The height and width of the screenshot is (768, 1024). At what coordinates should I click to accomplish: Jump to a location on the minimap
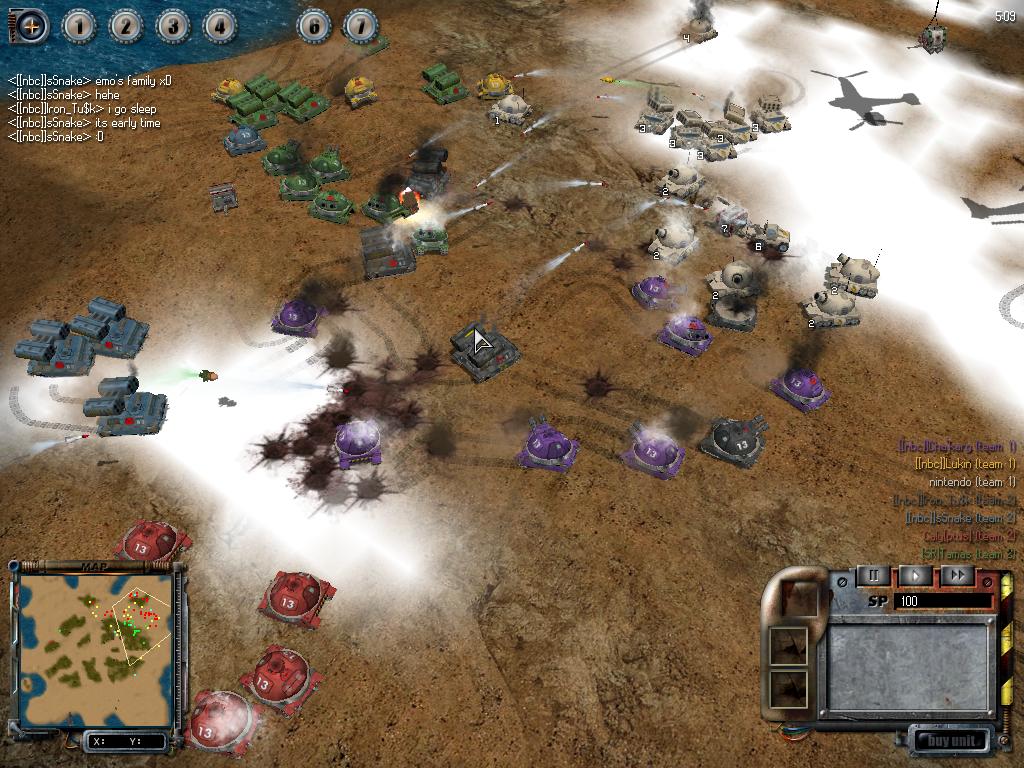[96, 639]
